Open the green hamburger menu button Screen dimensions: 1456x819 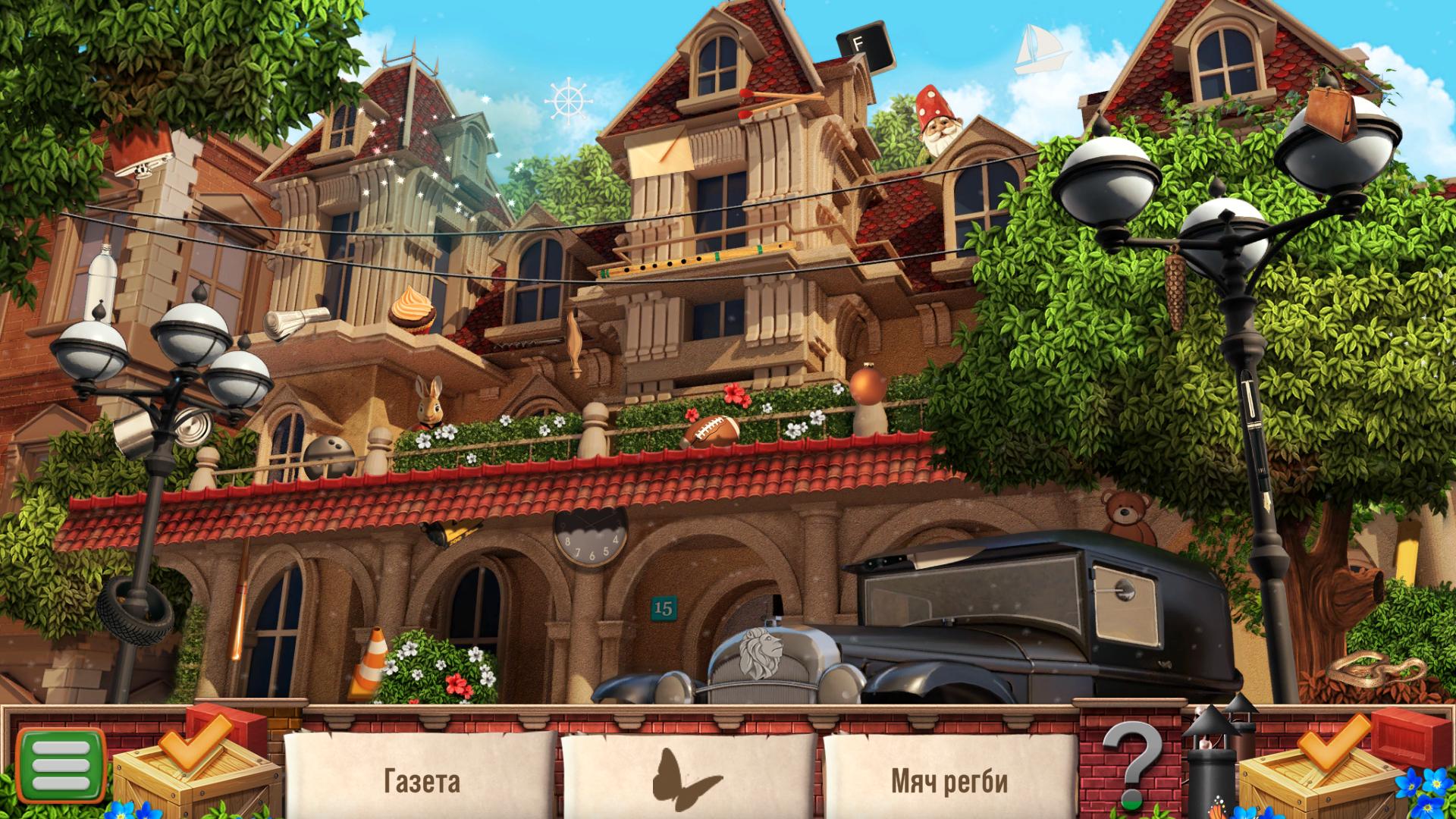(60, 766)
